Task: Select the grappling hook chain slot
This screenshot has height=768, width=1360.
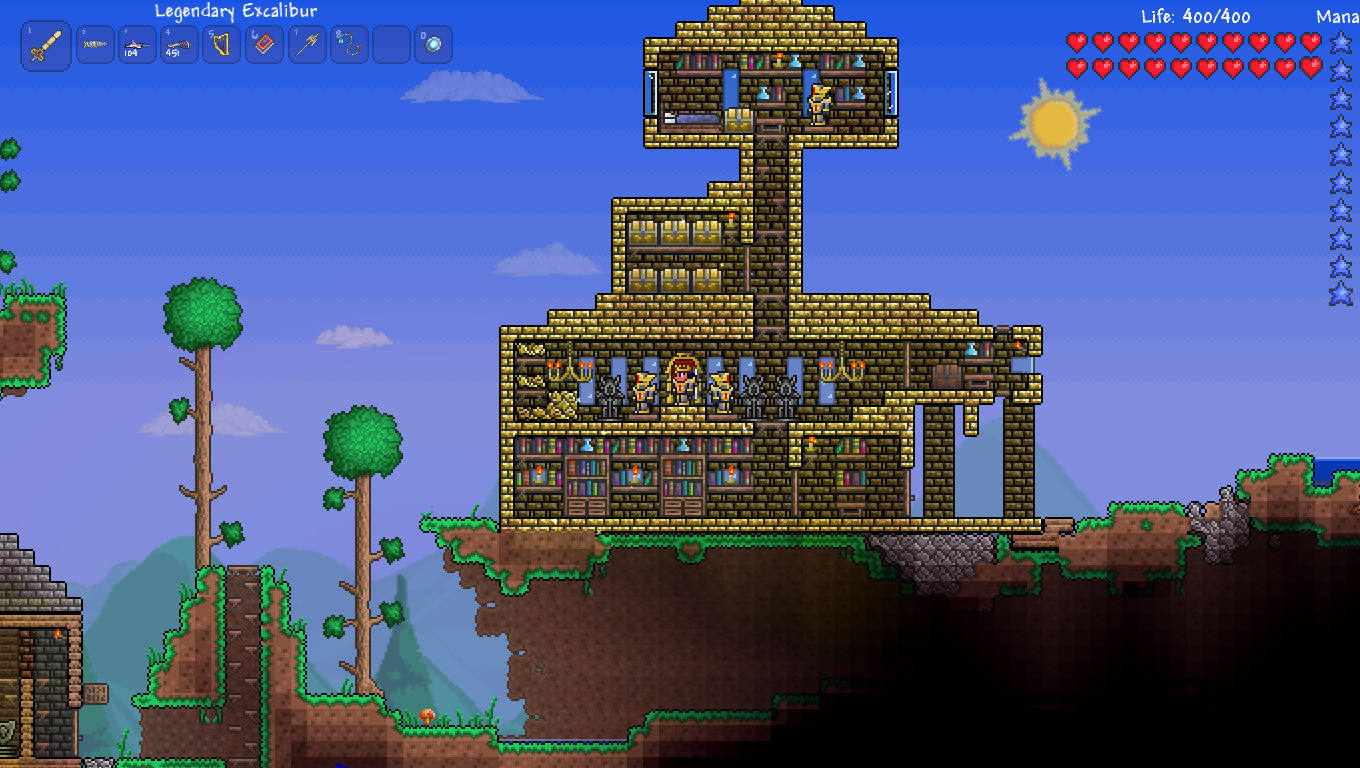Action: point(349,45)
